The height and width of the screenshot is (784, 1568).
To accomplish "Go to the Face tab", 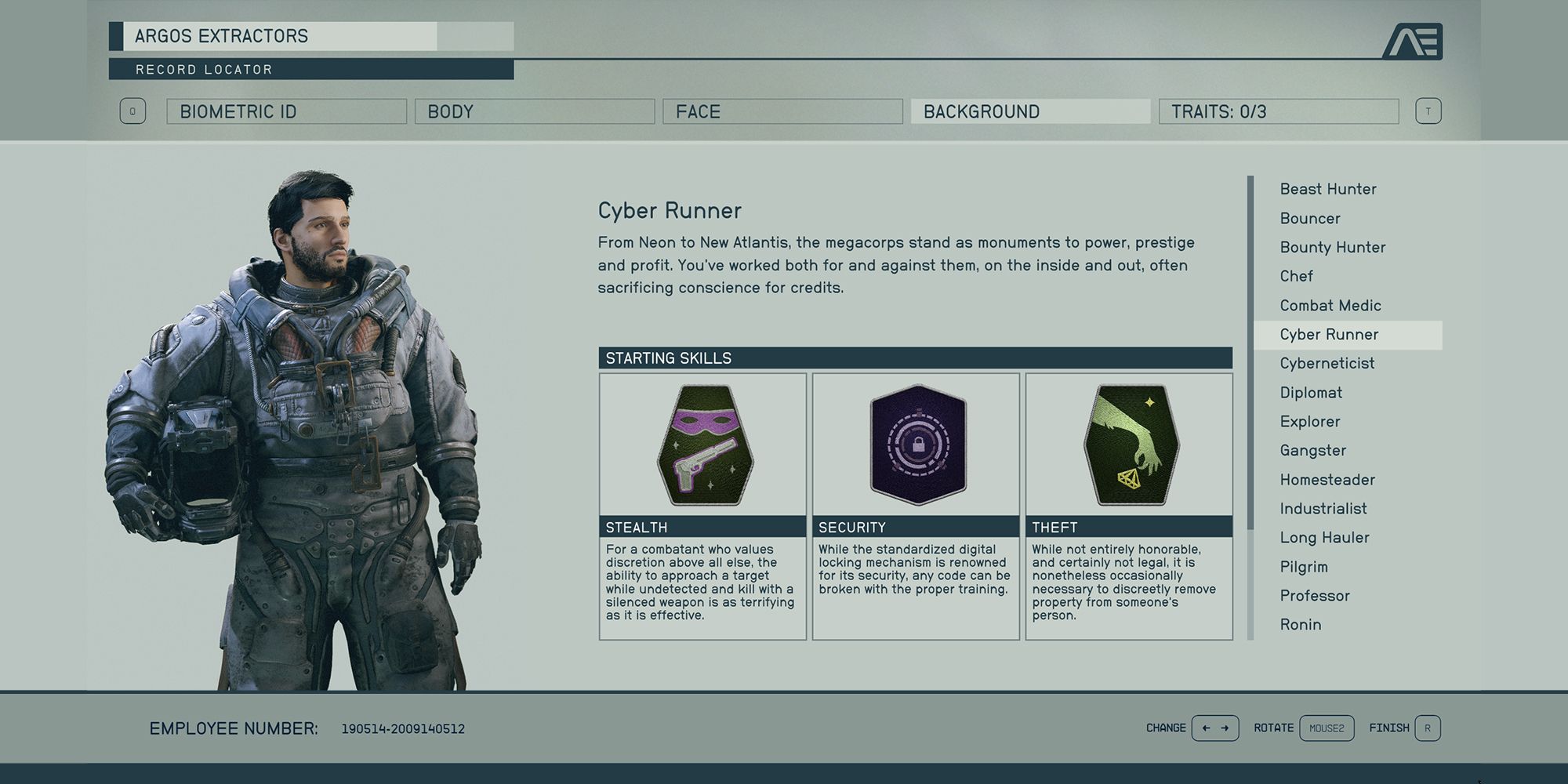I will (782, 111).
